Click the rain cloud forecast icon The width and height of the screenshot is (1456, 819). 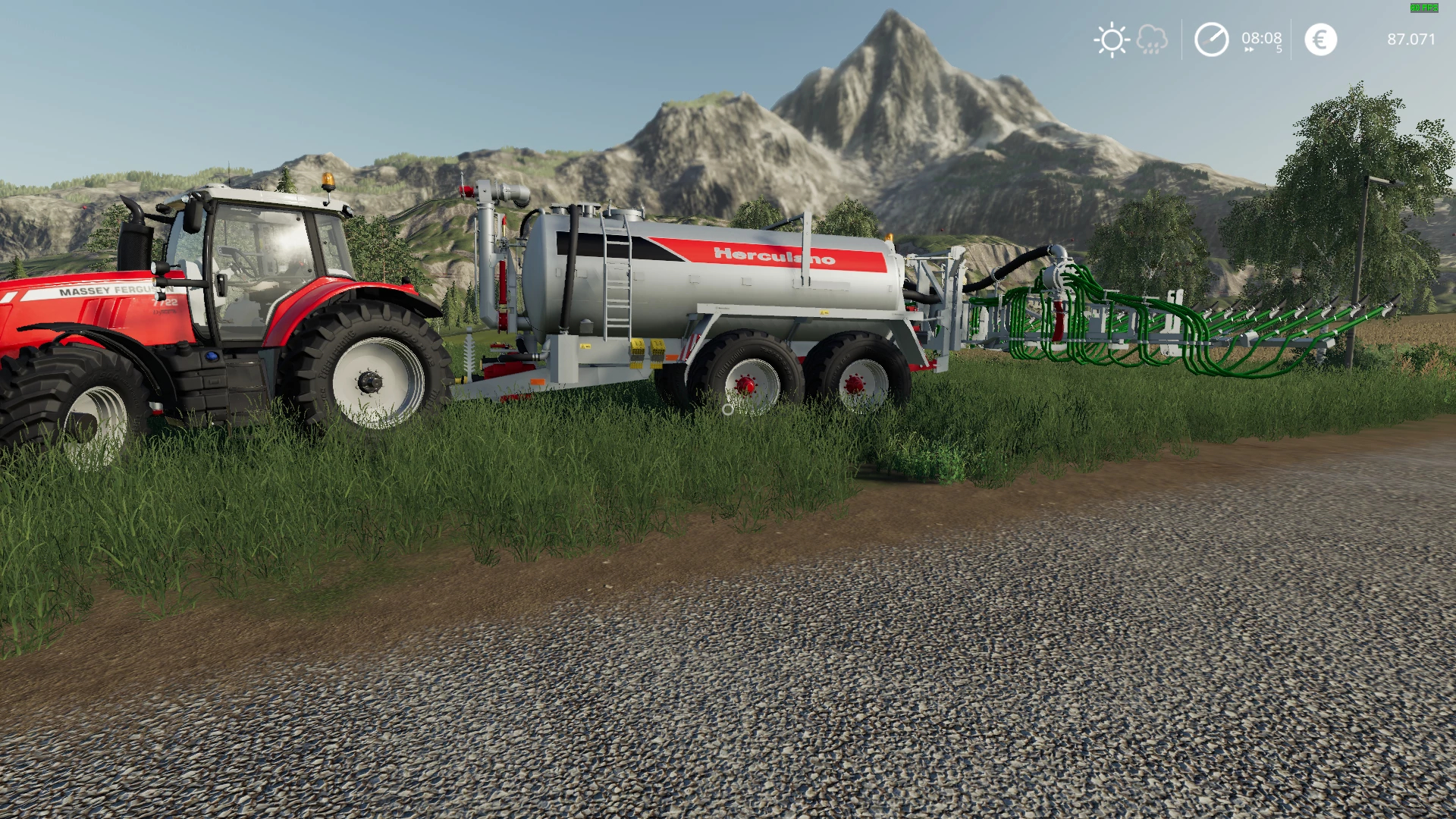(x=1152, y=39)
